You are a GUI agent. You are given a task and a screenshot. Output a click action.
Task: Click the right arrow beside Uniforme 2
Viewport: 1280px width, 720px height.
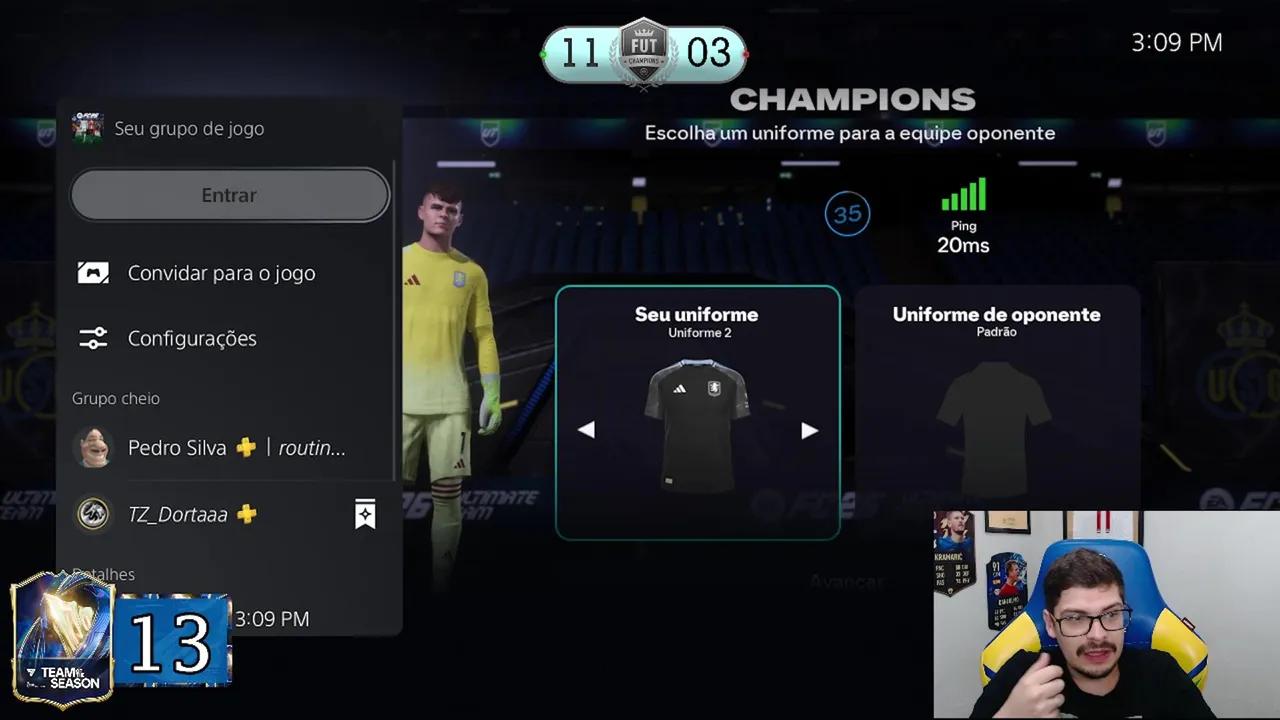809,429
